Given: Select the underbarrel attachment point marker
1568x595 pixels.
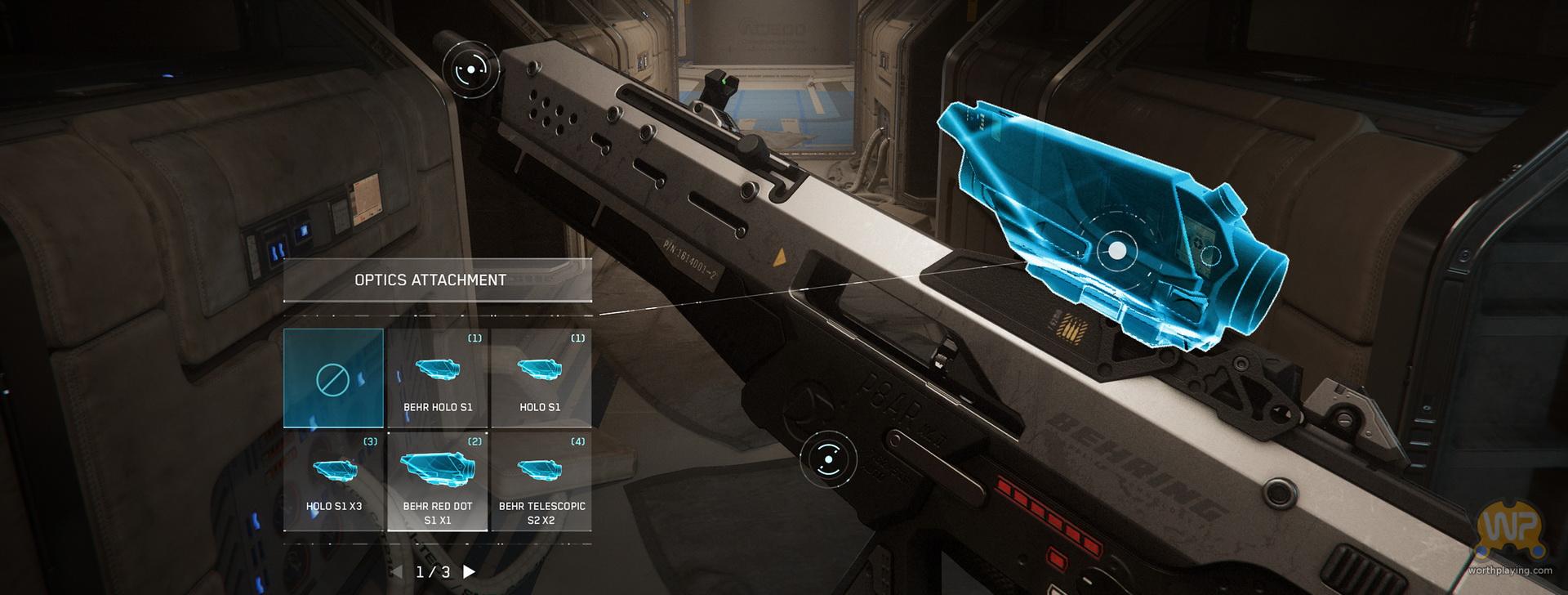Looking at the screenshot, I should [828, 459].
